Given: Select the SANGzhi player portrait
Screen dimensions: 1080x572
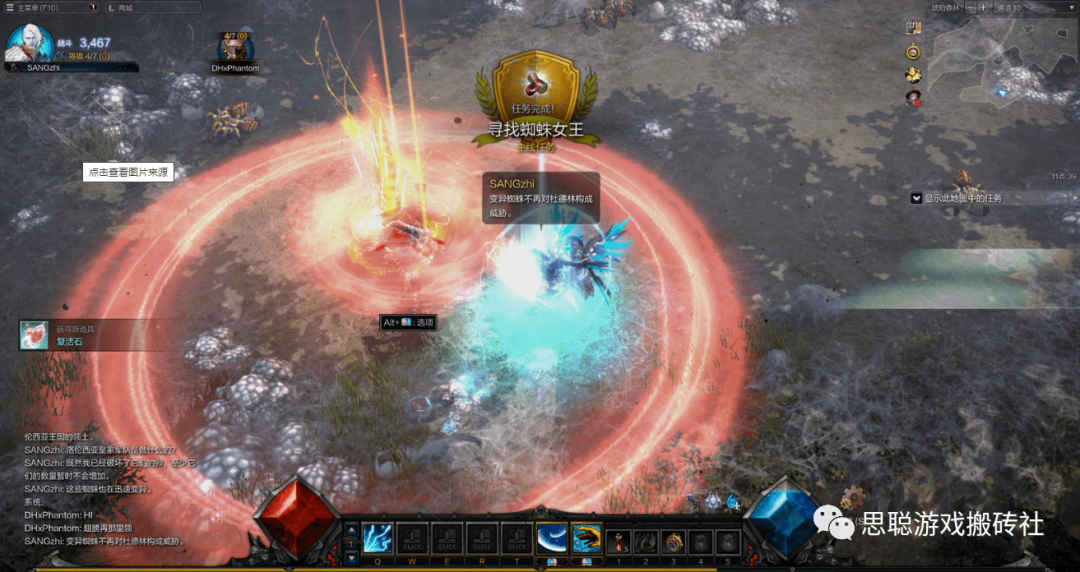Looking at the screenshot, I should click(28, 43).
